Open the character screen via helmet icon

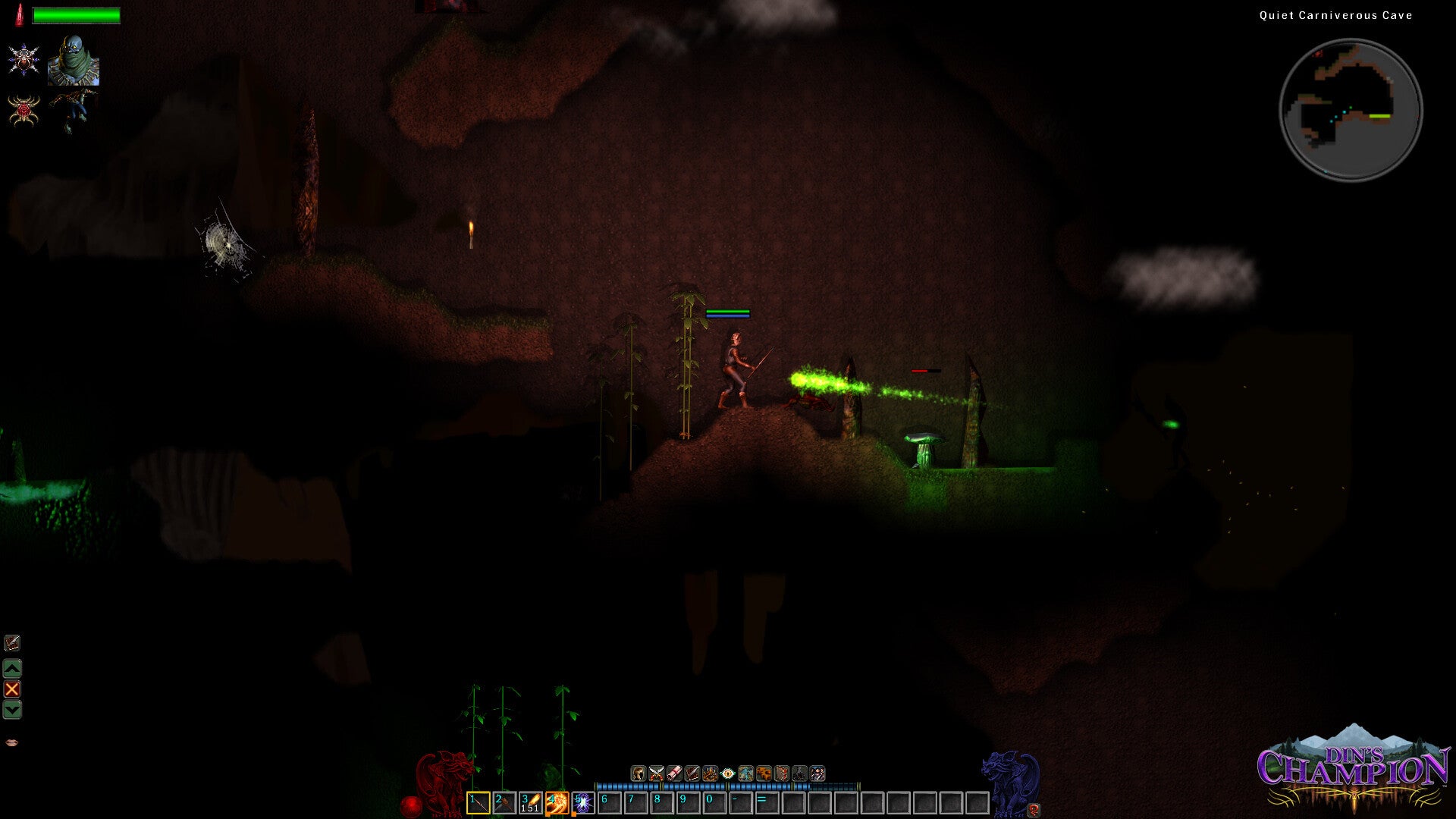pyautogui.click(x=639, y=773)
